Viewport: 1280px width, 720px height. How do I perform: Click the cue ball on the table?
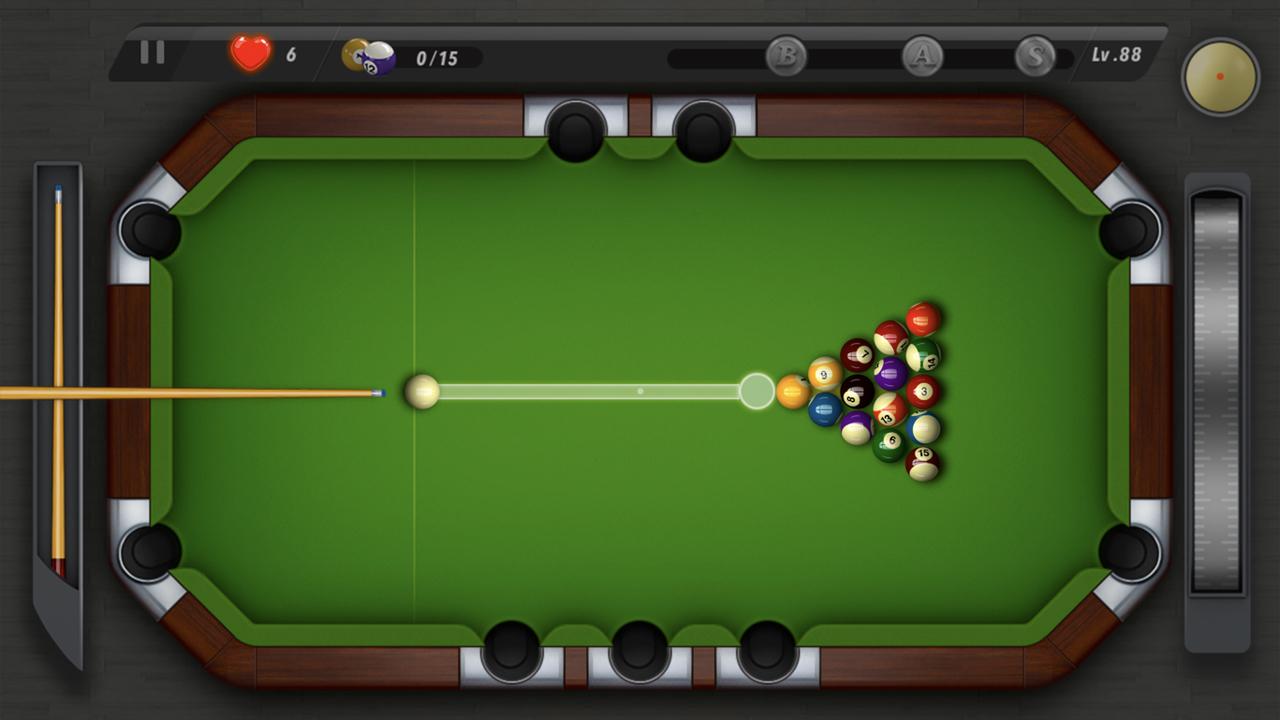click(x=422, y=393)
